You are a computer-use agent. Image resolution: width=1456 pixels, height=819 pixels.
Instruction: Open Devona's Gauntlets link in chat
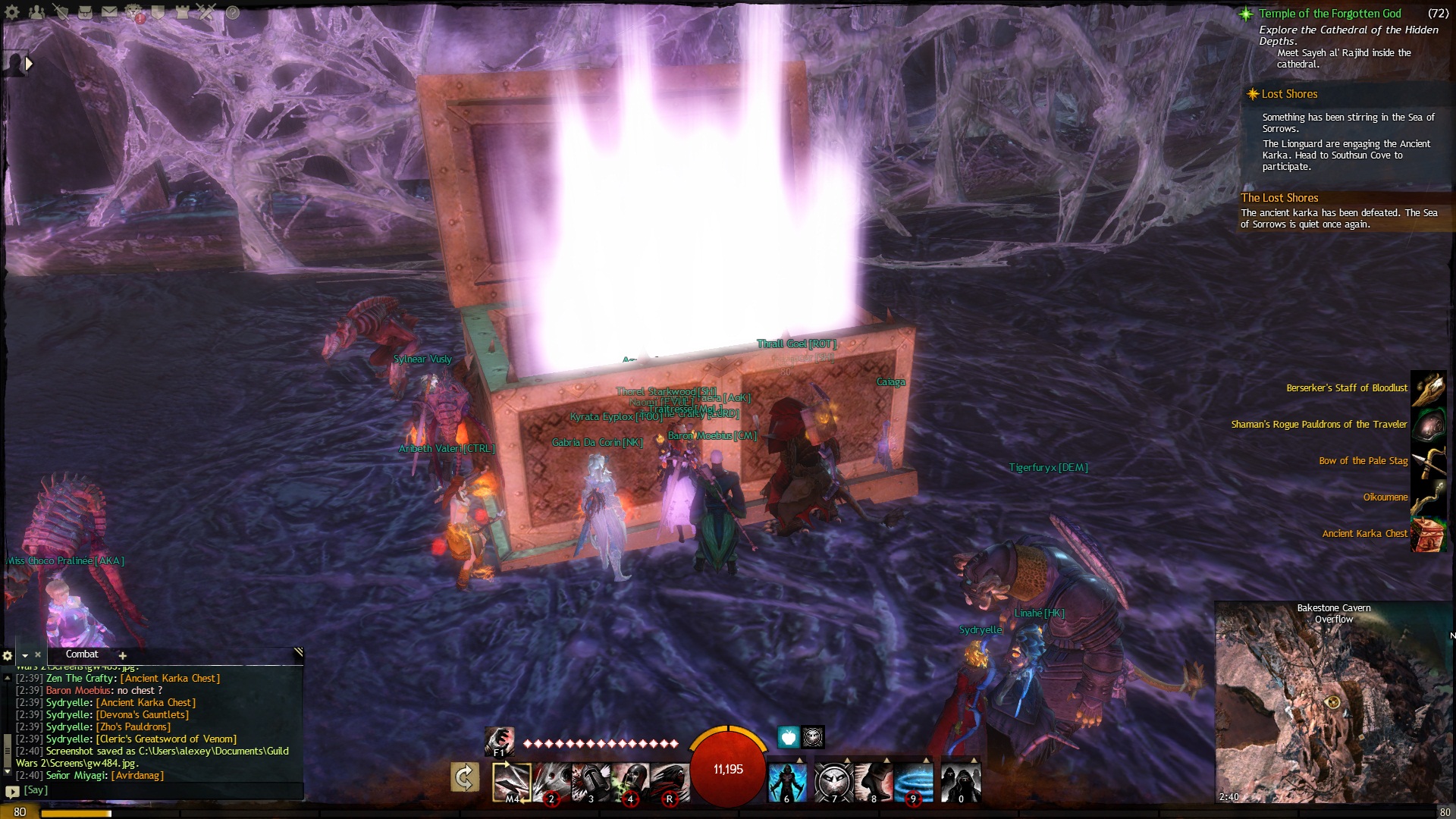coord(143,715)
